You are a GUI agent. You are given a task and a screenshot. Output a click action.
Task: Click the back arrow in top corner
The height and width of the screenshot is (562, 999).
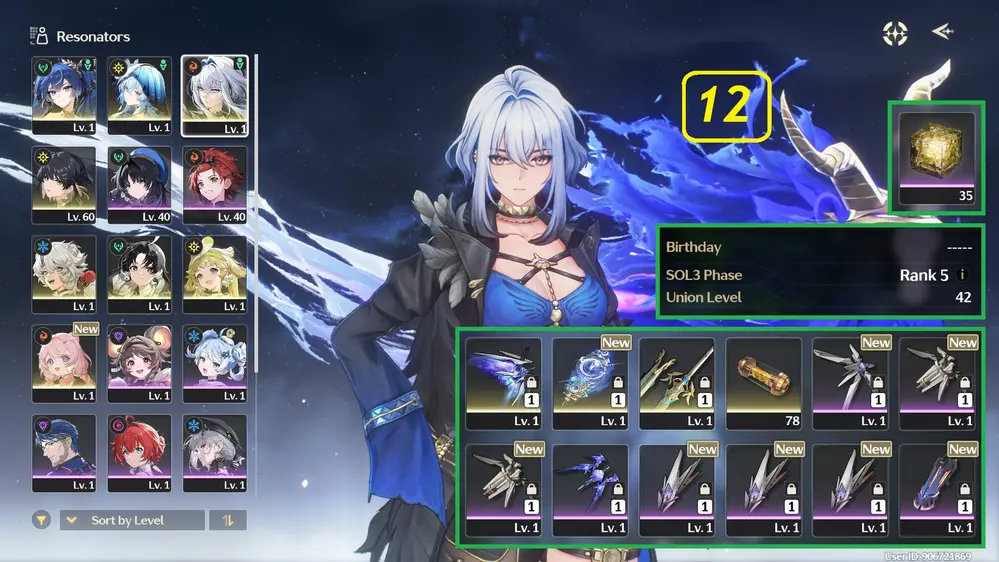click(942, 32)
